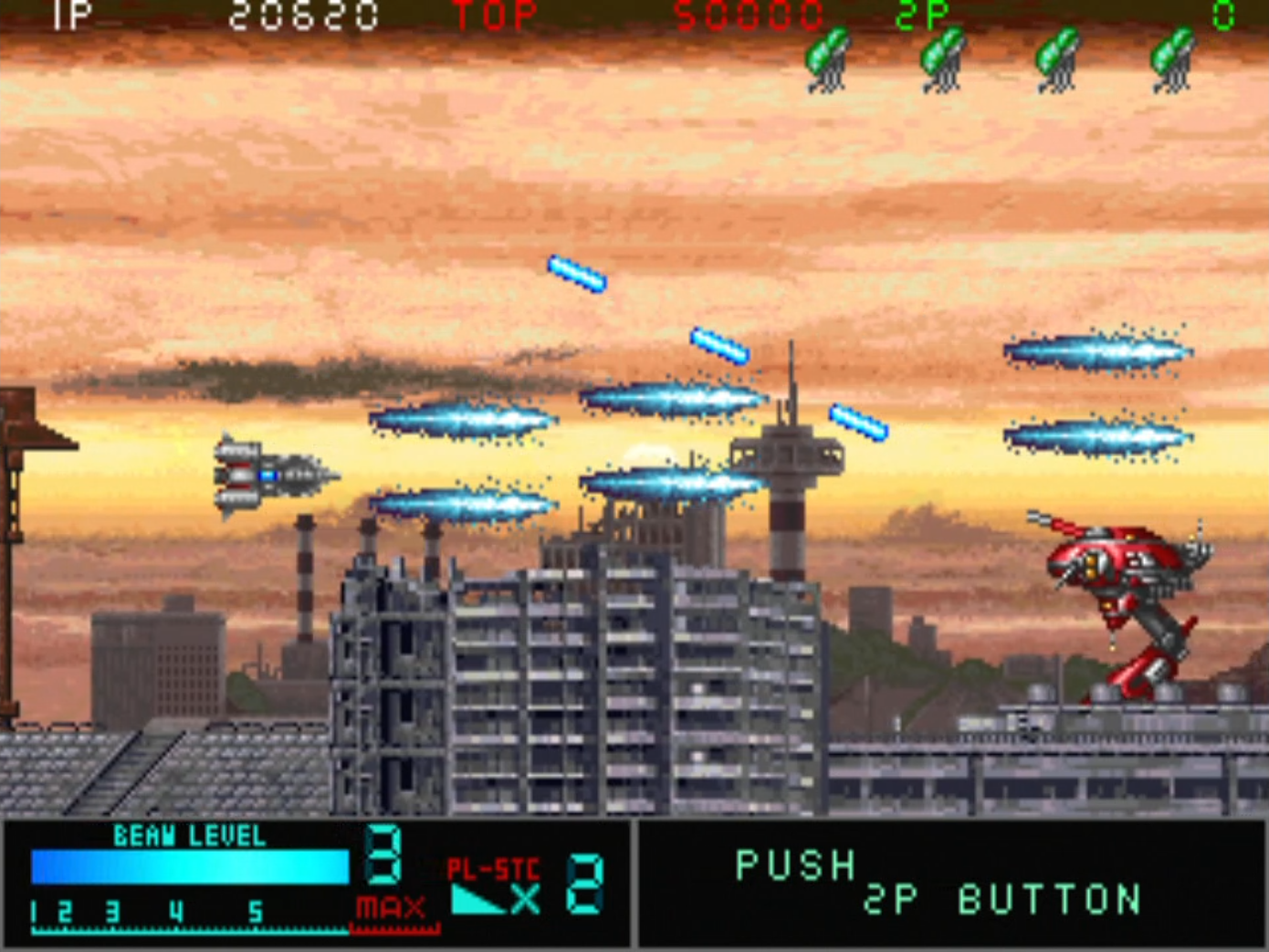Click the PL-STC x2 counter digit
1269x952 pixels.
pyautogui.click(x=584, y=881)
